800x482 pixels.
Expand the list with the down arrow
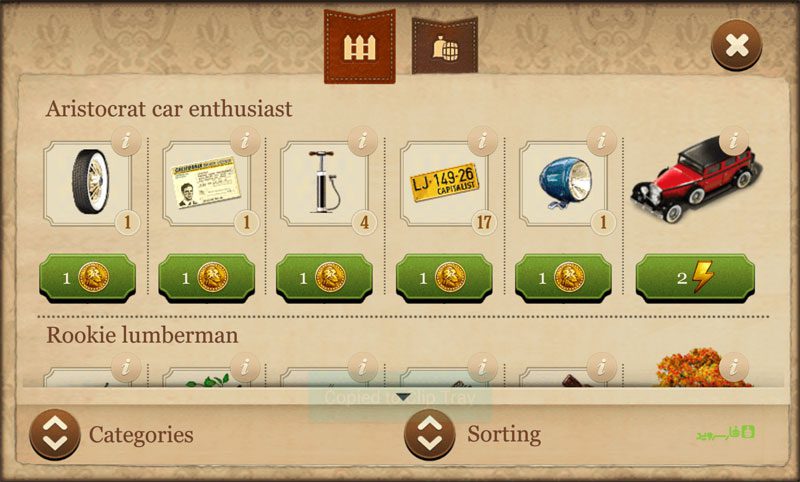[x=402, y=397]
